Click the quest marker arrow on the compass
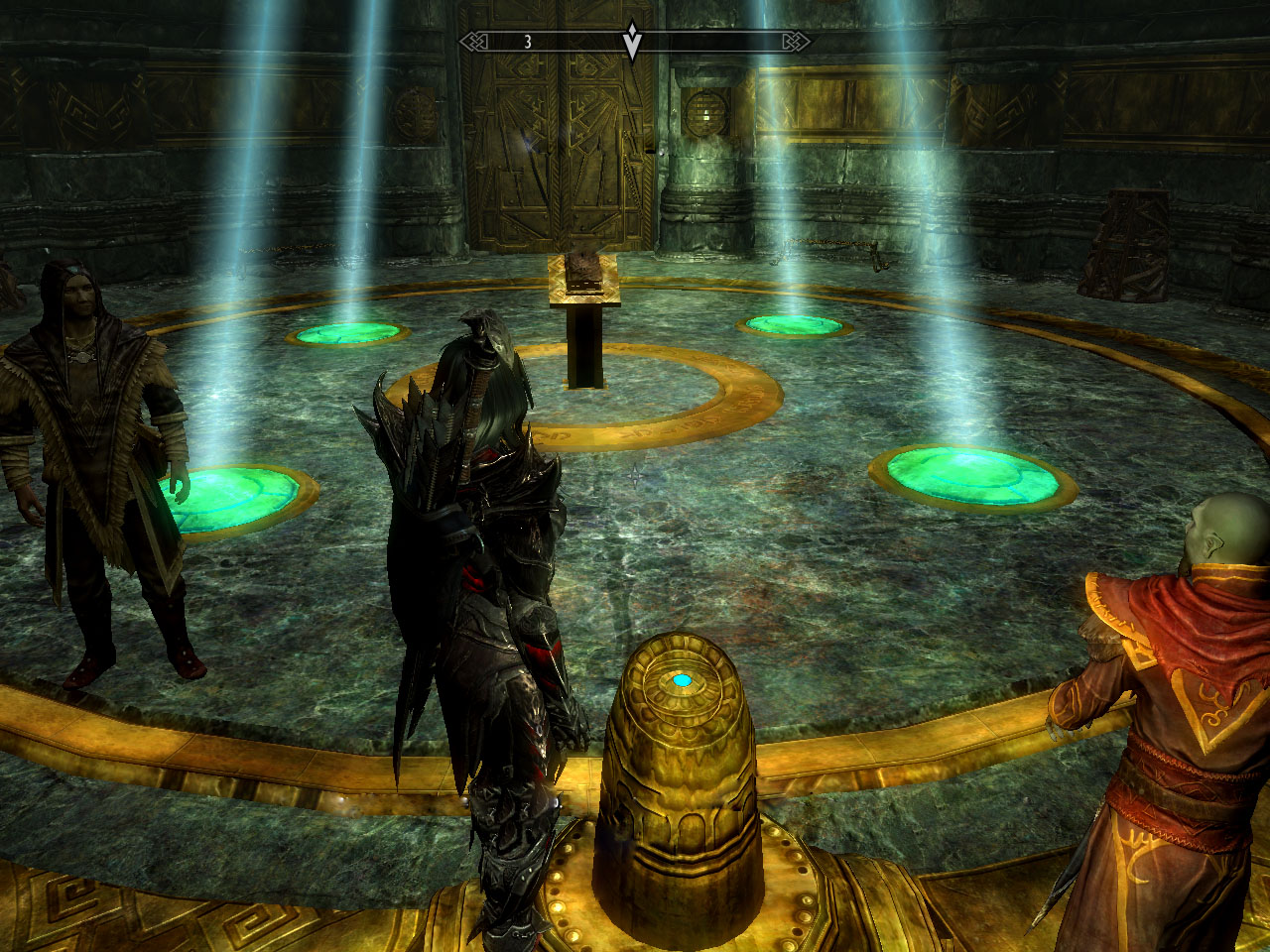The image size is (1270, 952). coord(632,43)
